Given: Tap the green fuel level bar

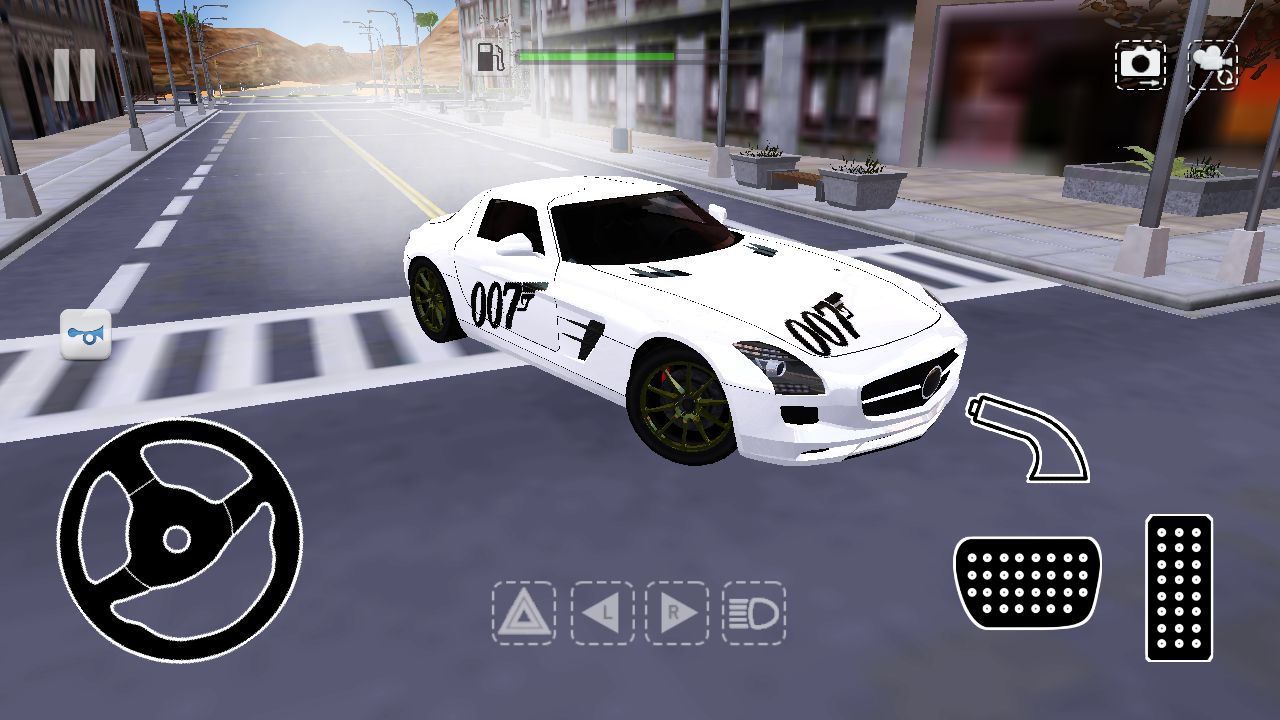Looking at the screenshot, I should click(x=595, y=57).
